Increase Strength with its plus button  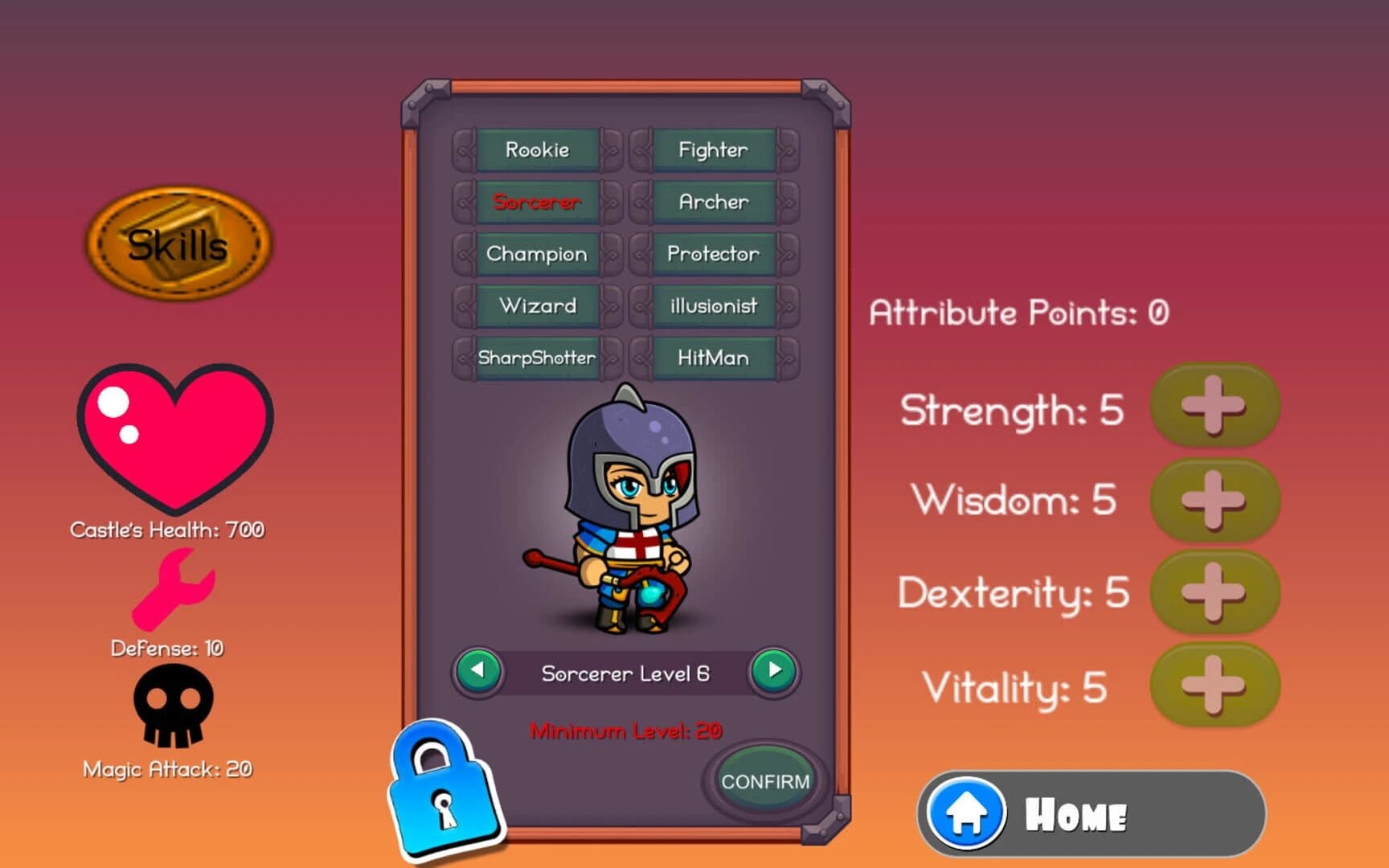(1216, 407)
